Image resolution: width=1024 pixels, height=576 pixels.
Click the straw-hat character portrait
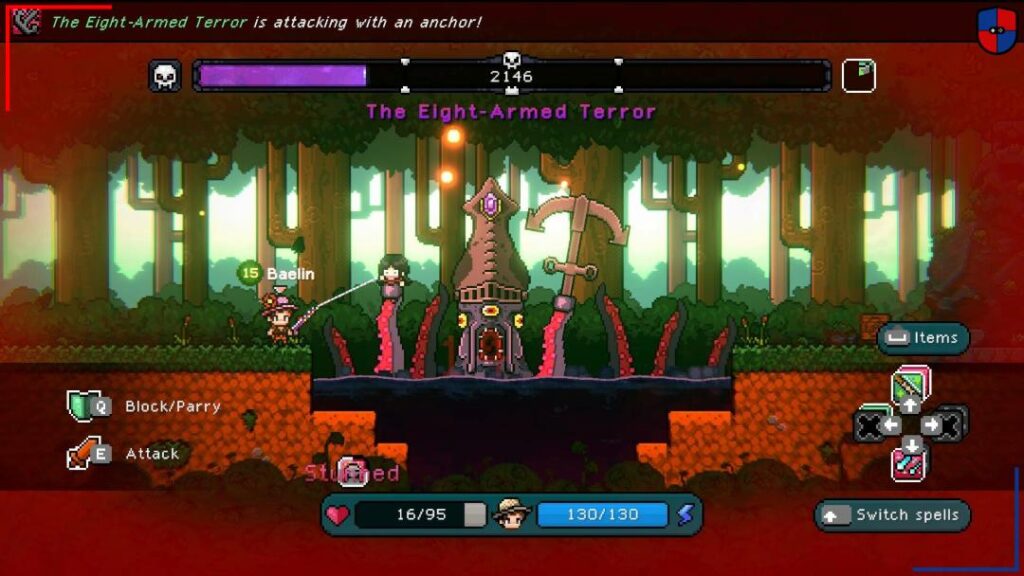point(511,514)
